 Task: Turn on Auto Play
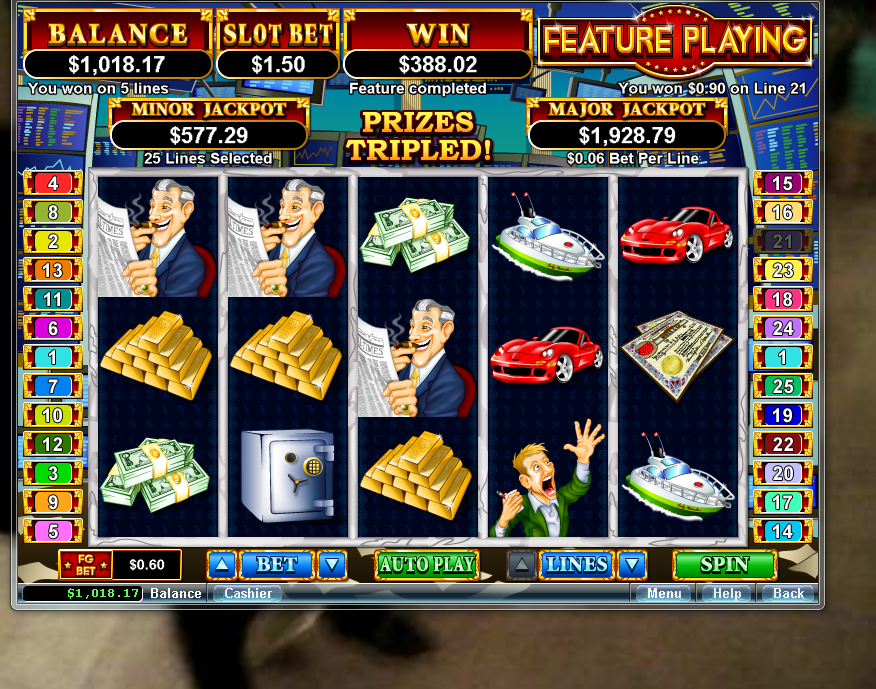[x=427, y=564]
